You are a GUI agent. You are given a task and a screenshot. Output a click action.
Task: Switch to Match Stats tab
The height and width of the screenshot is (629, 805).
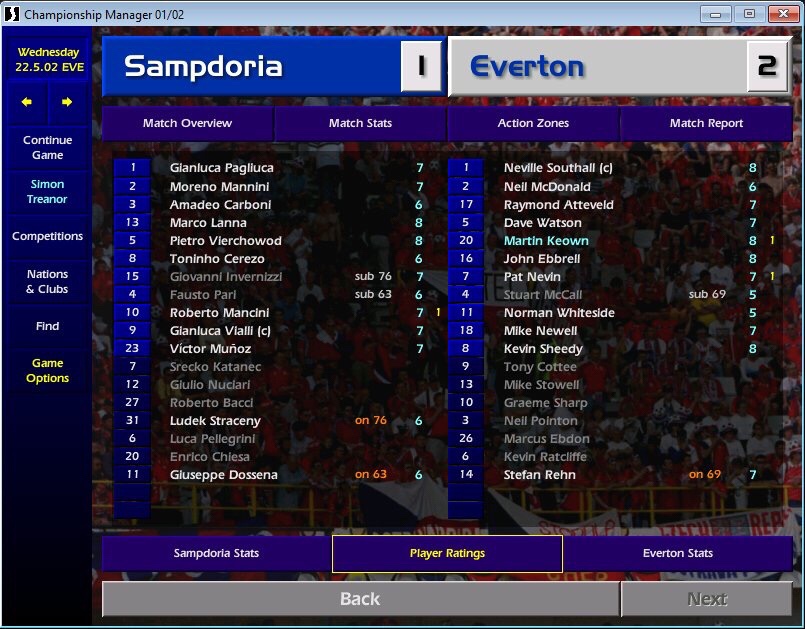point(360,123)
